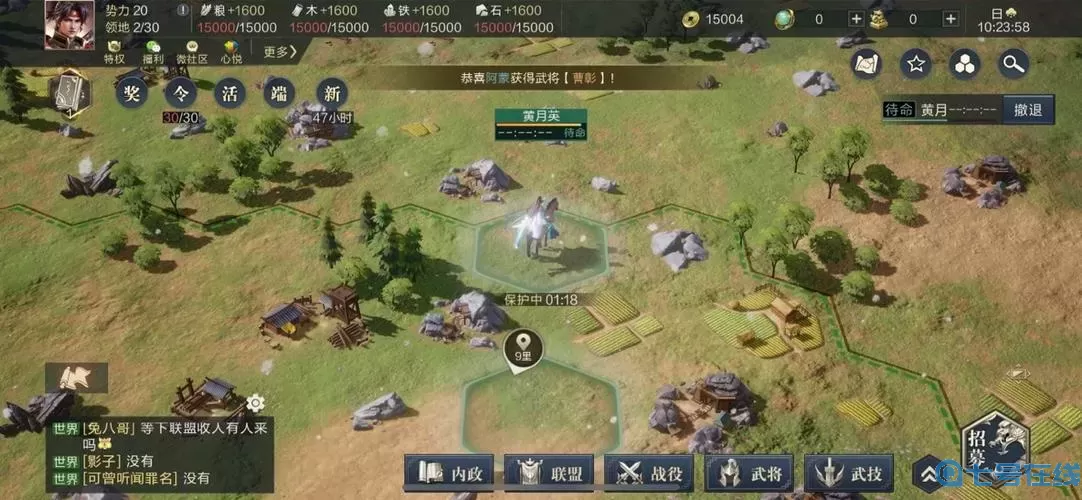Open the 微社区 community icon
Screen dimensions: 1082x500
192,52
